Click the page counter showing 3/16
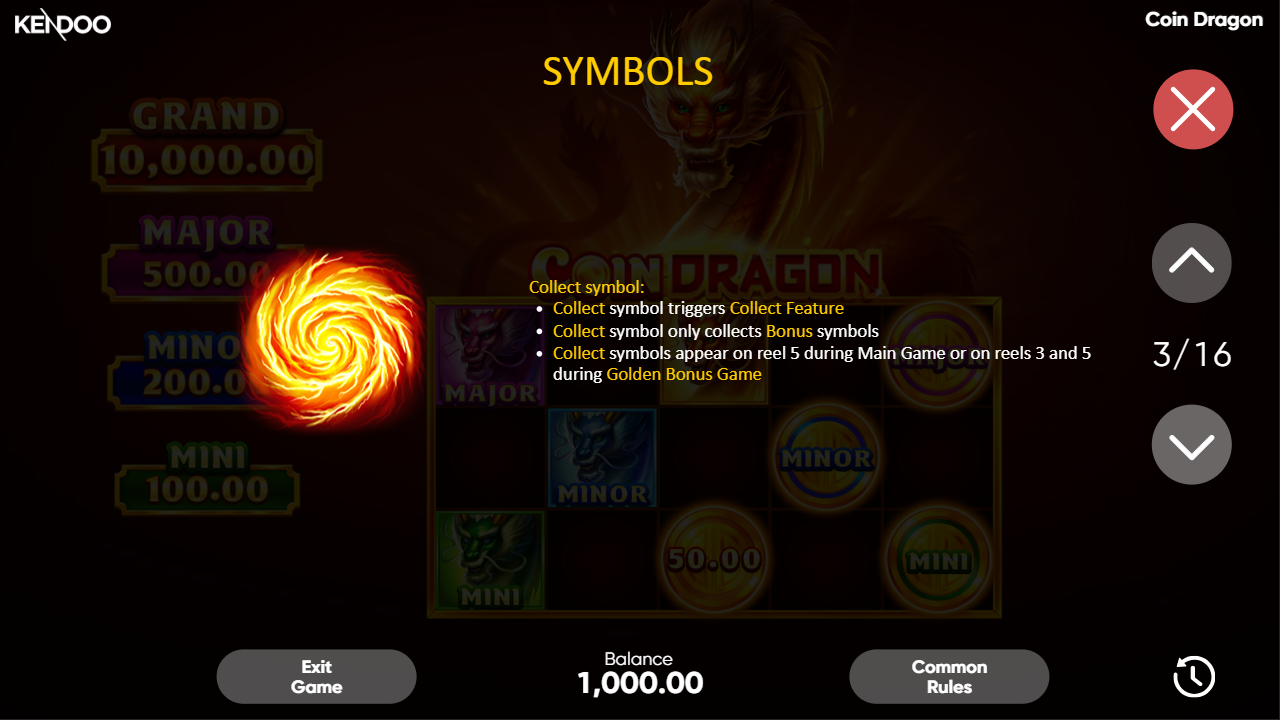Image resolution: width=1280 pixels, height=720 pixels. (1191, 355)
